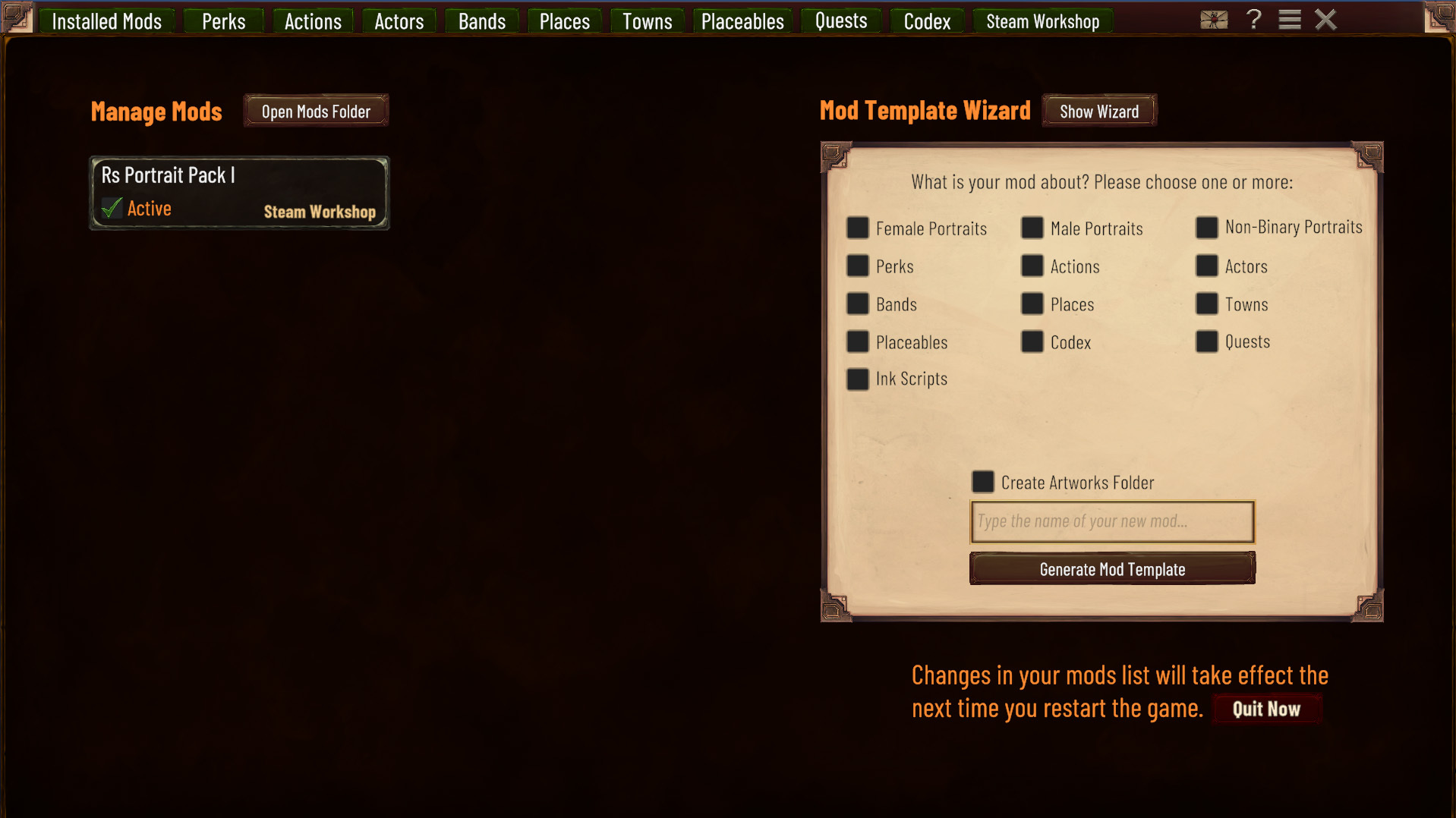Check the Ink Scripts option

coord(857,379)
